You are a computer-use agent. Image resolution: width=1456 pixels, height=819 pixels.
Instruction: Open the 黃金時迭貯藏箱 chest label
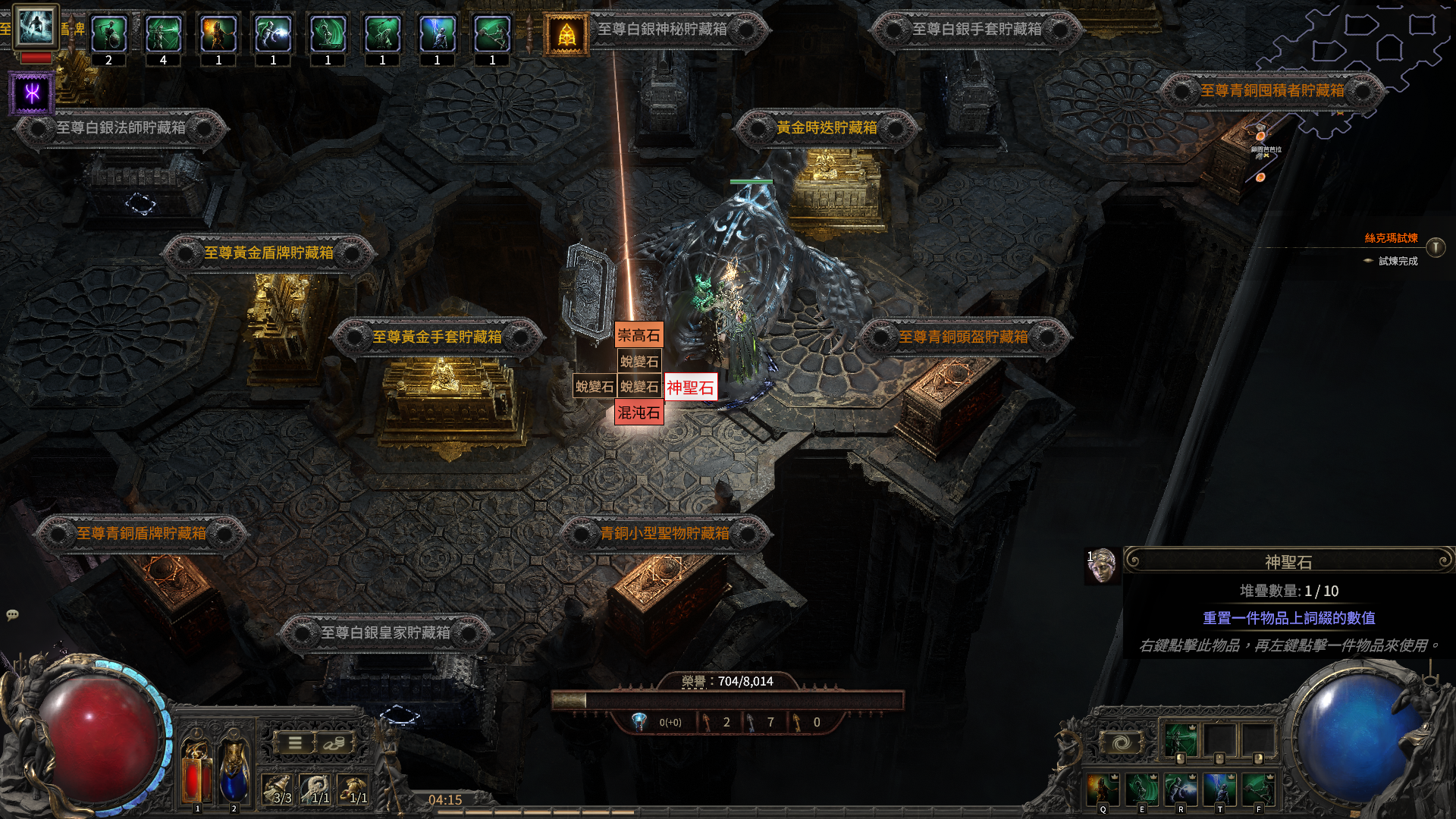click(827, 128)
